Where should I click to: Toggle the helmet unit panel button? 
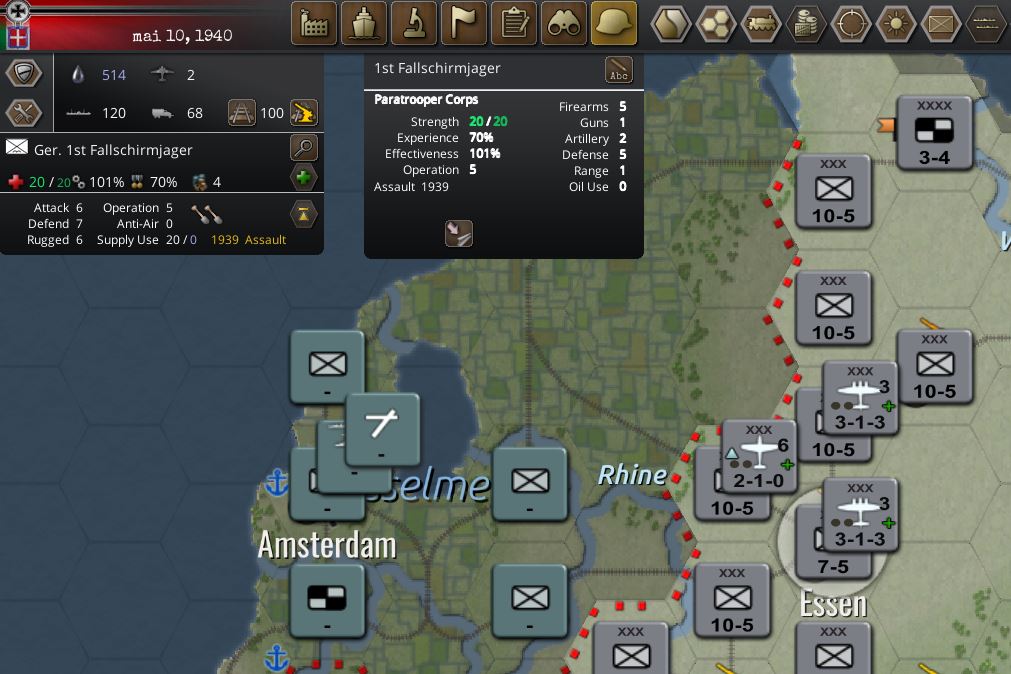[614, 24]
